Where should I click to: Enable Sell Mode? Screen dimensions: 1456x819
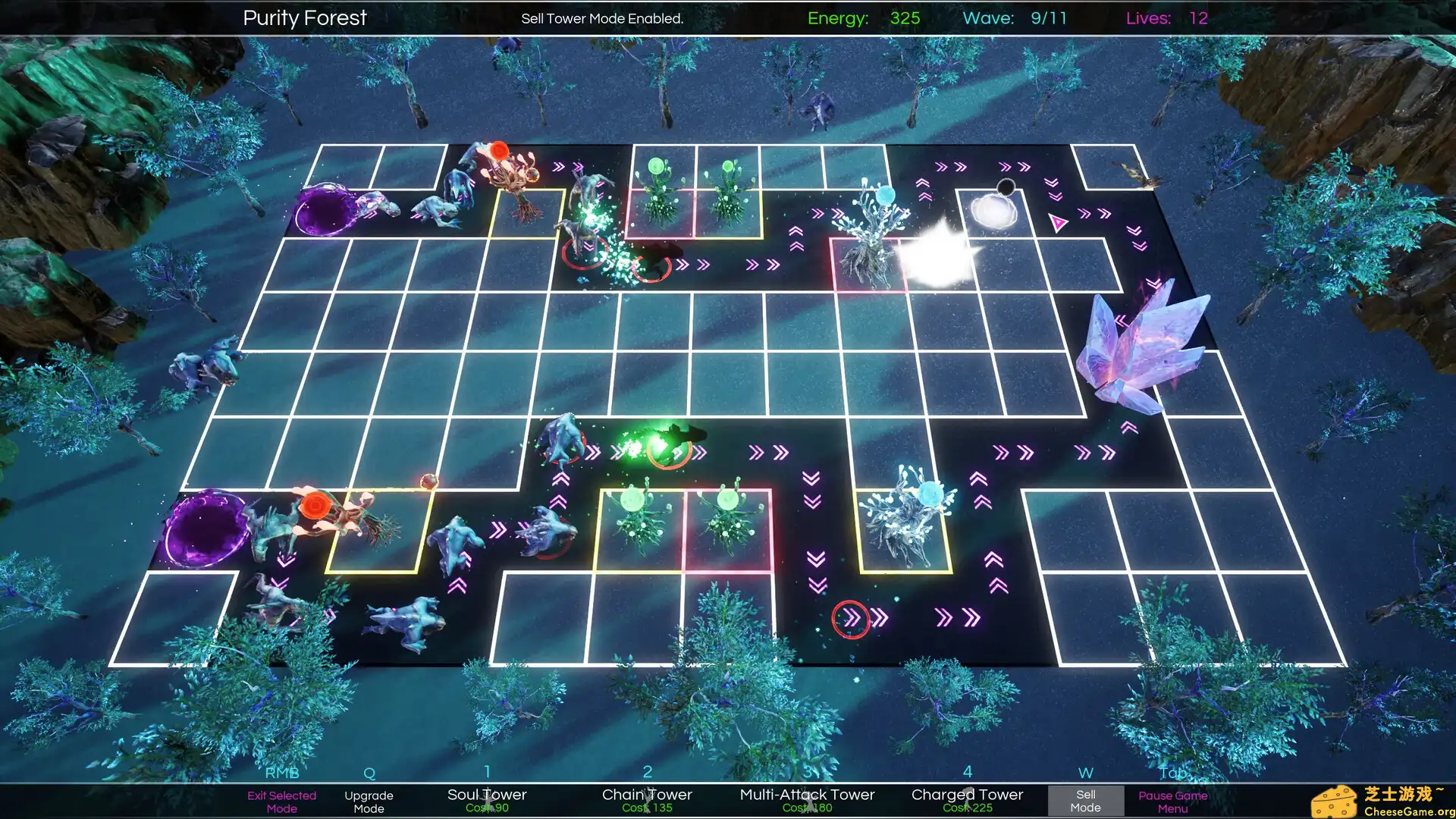(x=1085, y=802)
